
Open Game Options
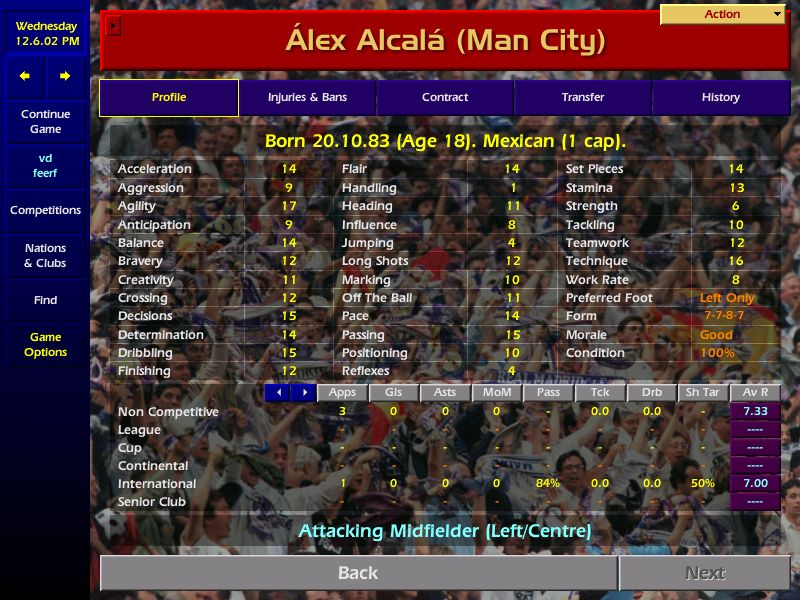point(45,345)
